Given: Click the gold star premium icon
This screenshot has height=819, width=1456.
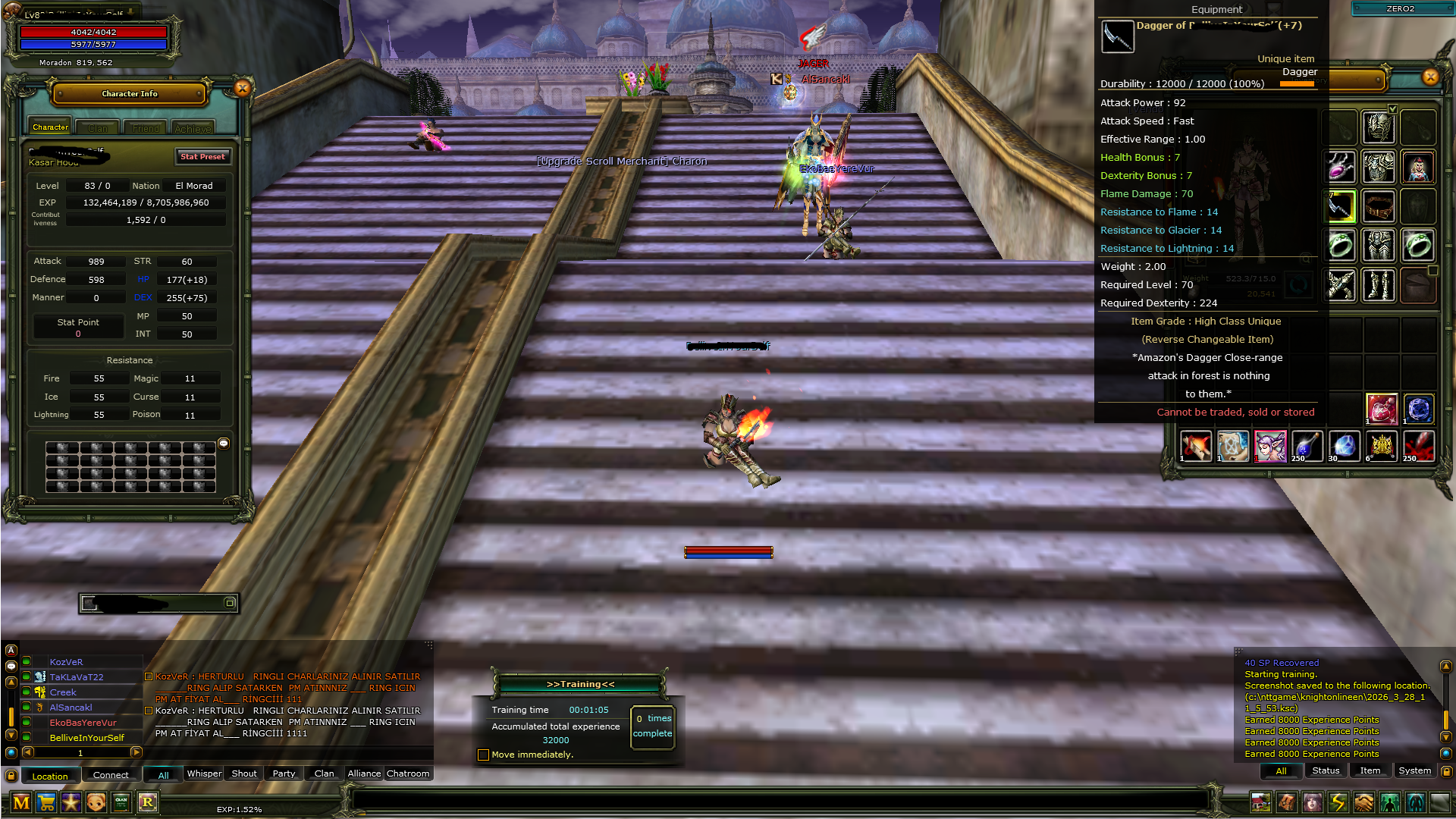Looking at the screenshot, I should click(71, 802).
